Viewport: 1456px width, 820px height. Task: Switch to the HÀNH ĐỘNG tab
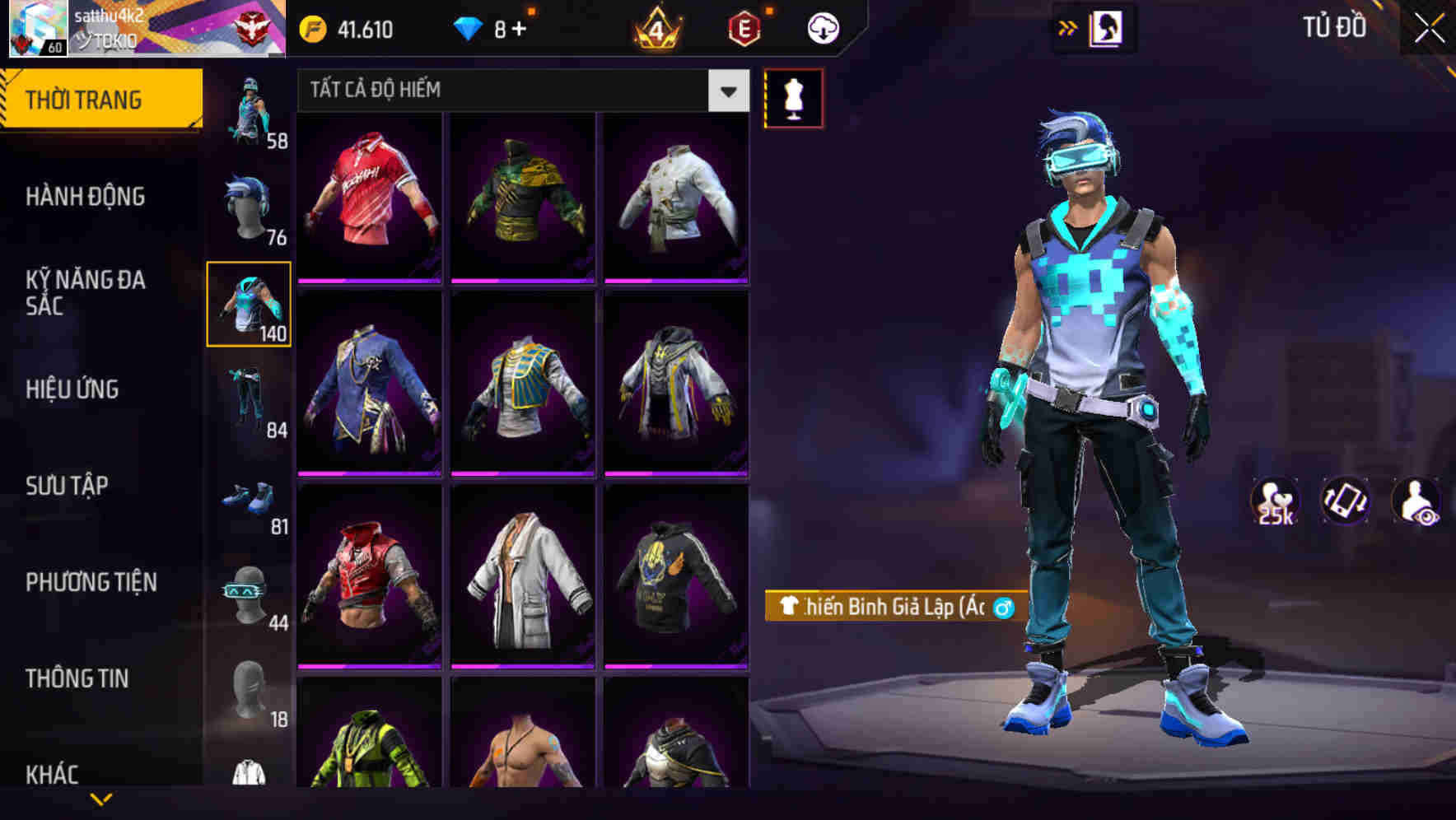click(86, 197)
